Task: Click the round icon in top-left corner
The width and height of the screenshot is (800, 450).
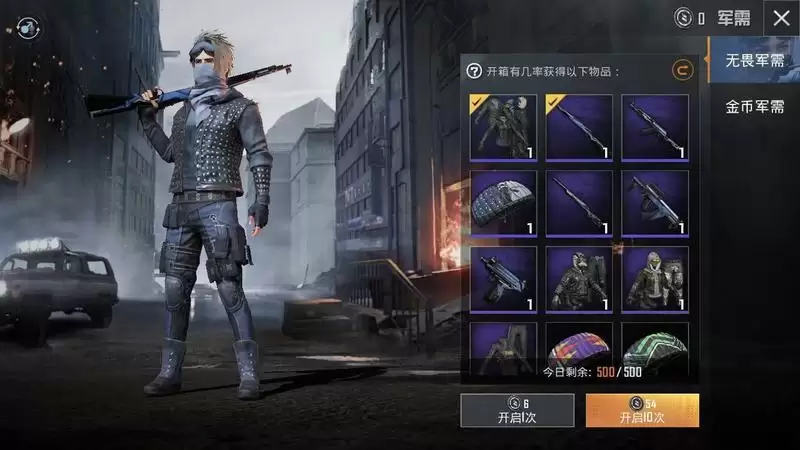Action: click(28, 27)
